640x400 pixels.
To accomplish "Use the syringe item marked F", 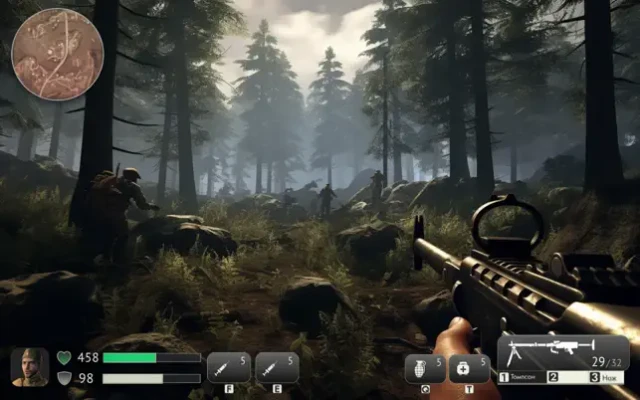I will [228, 368].
